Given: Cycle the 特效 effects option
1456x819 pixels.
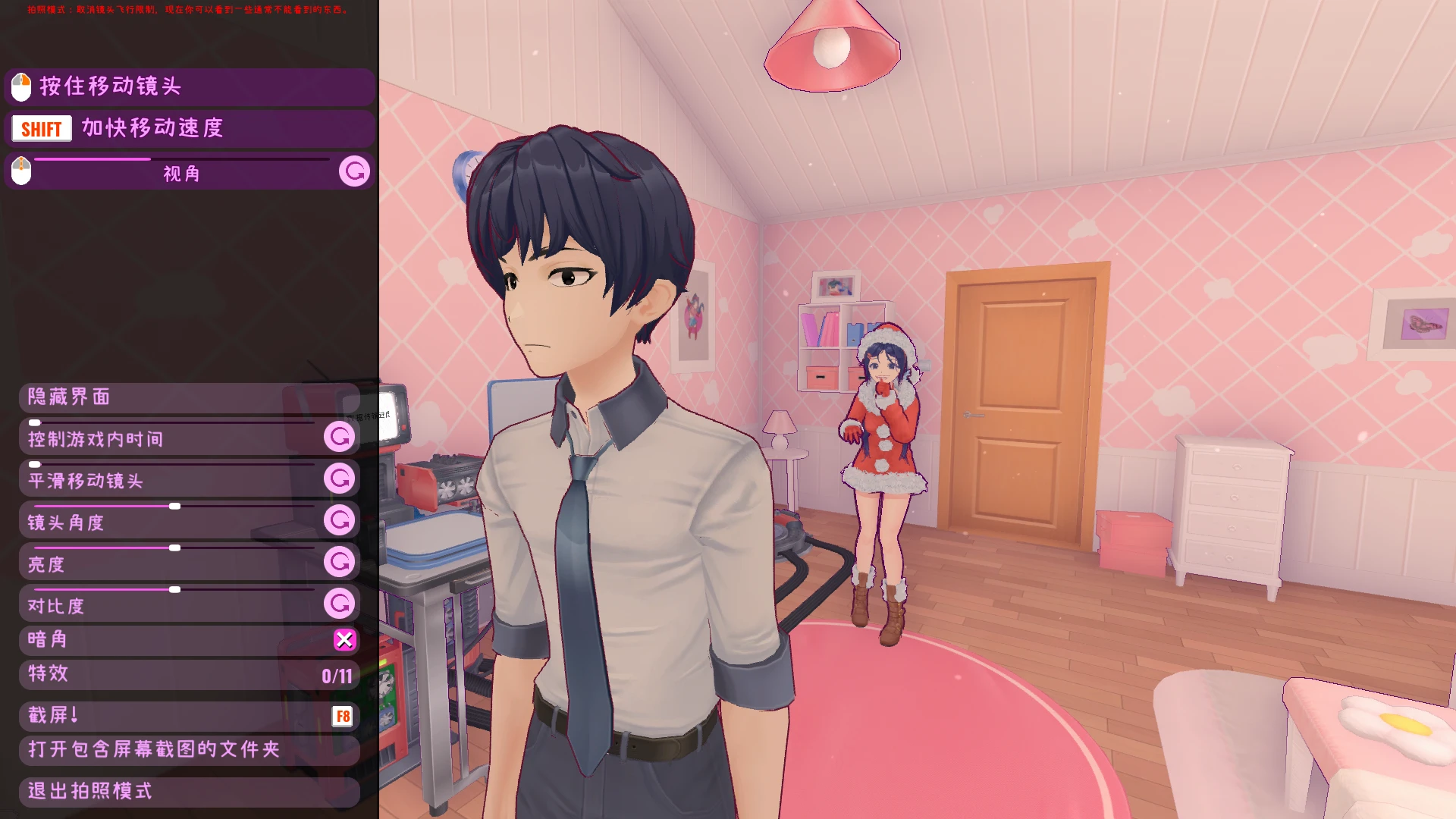Looking at the screenshot, I should pyautogui.click(x=189, y=674).
